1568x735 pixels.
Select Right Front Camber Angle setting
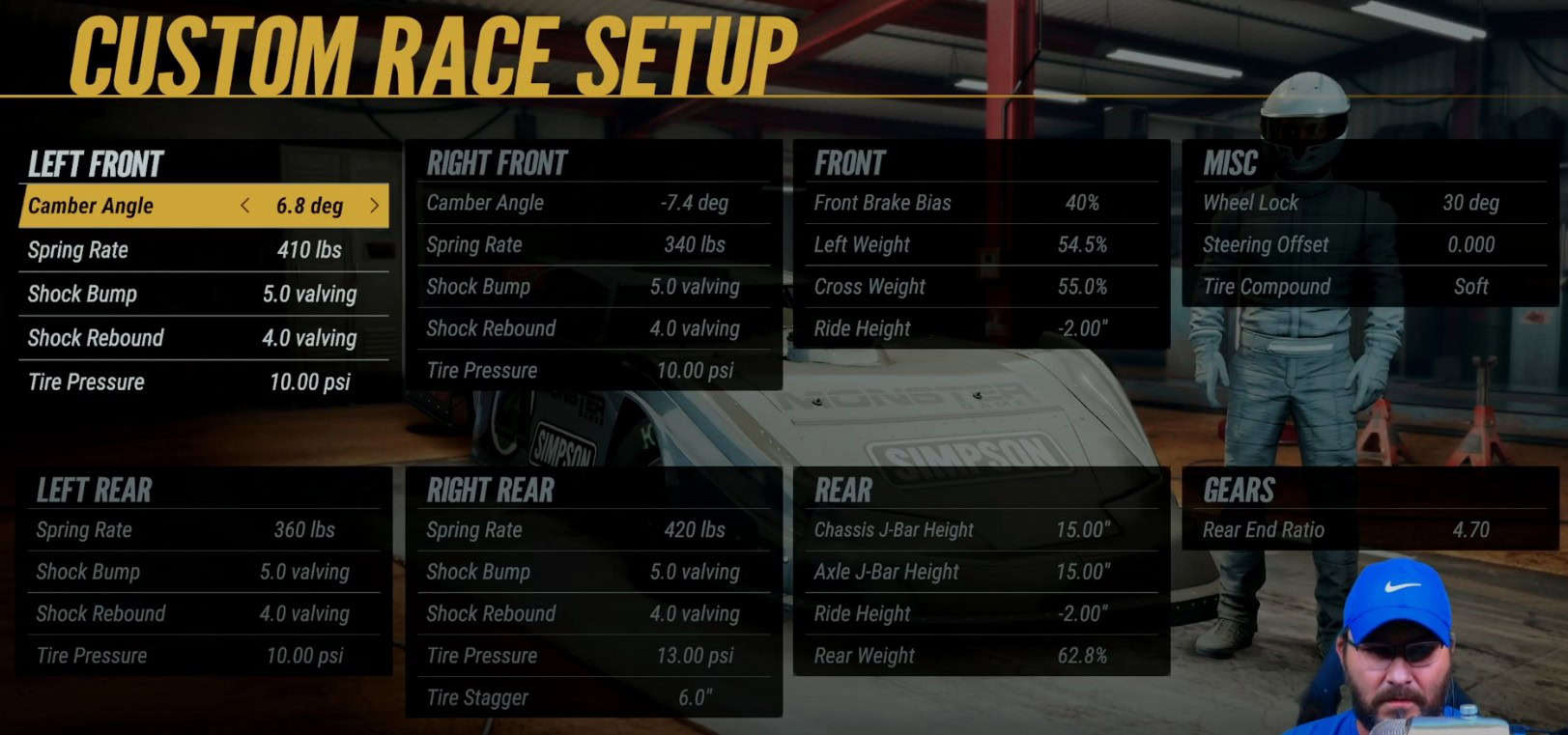point(593,203)
